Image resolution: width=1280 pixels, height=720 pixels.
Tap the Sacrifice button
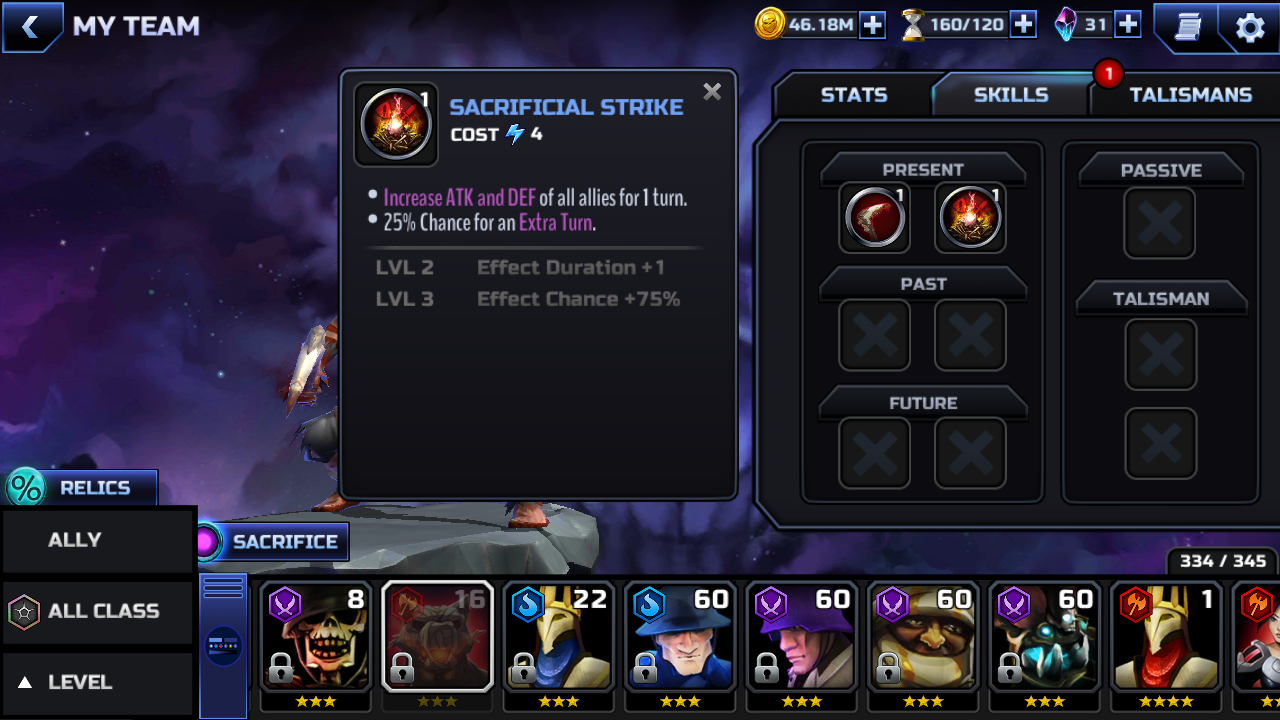click(x=272, y=542)
